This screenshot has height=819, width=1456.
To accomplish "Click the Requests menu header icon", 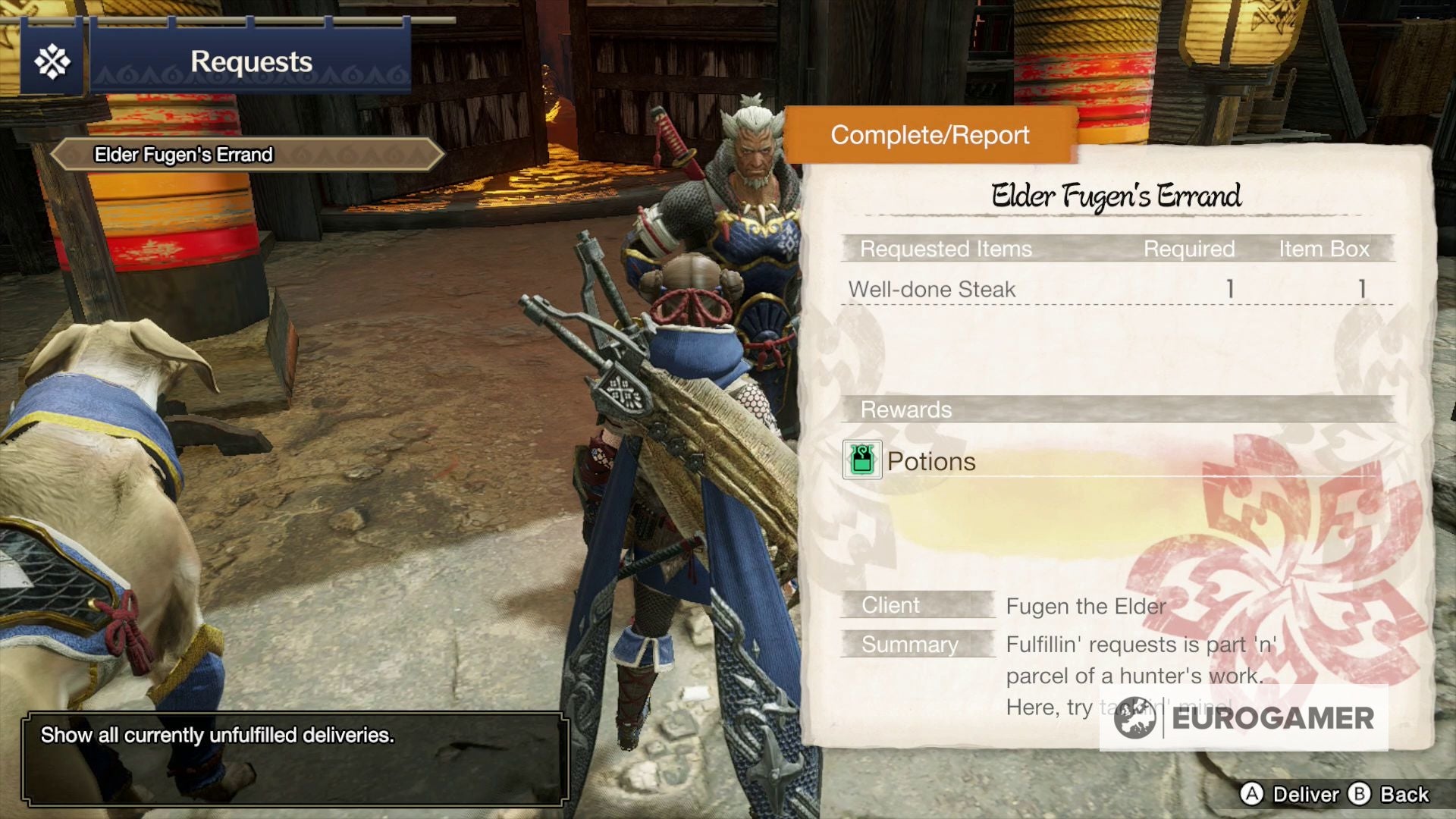I will pyautogui.click(x=52, y=61).
